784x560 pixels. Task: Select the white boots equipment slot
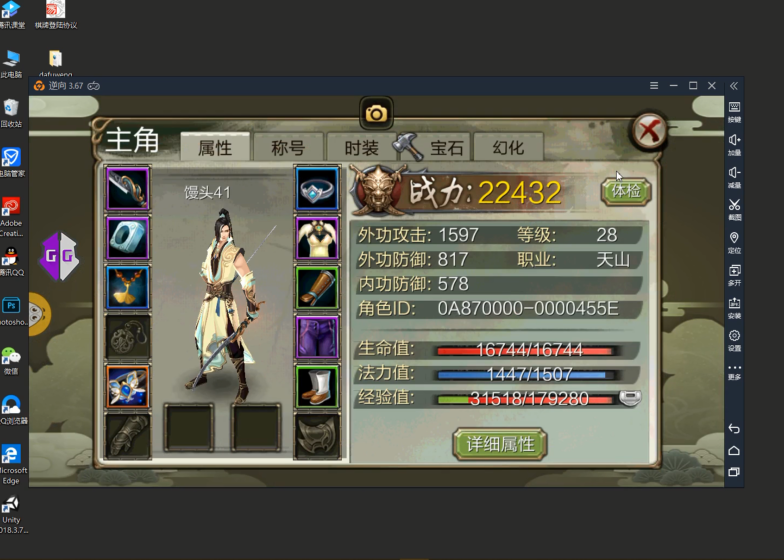(x=317, y=386)
